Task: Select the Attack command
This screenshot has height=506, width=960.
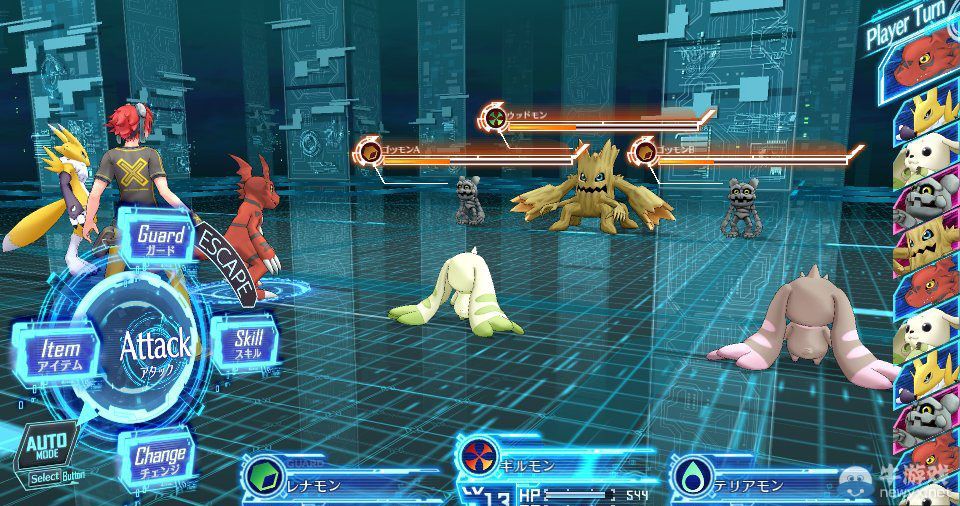Action: (155, 348)
